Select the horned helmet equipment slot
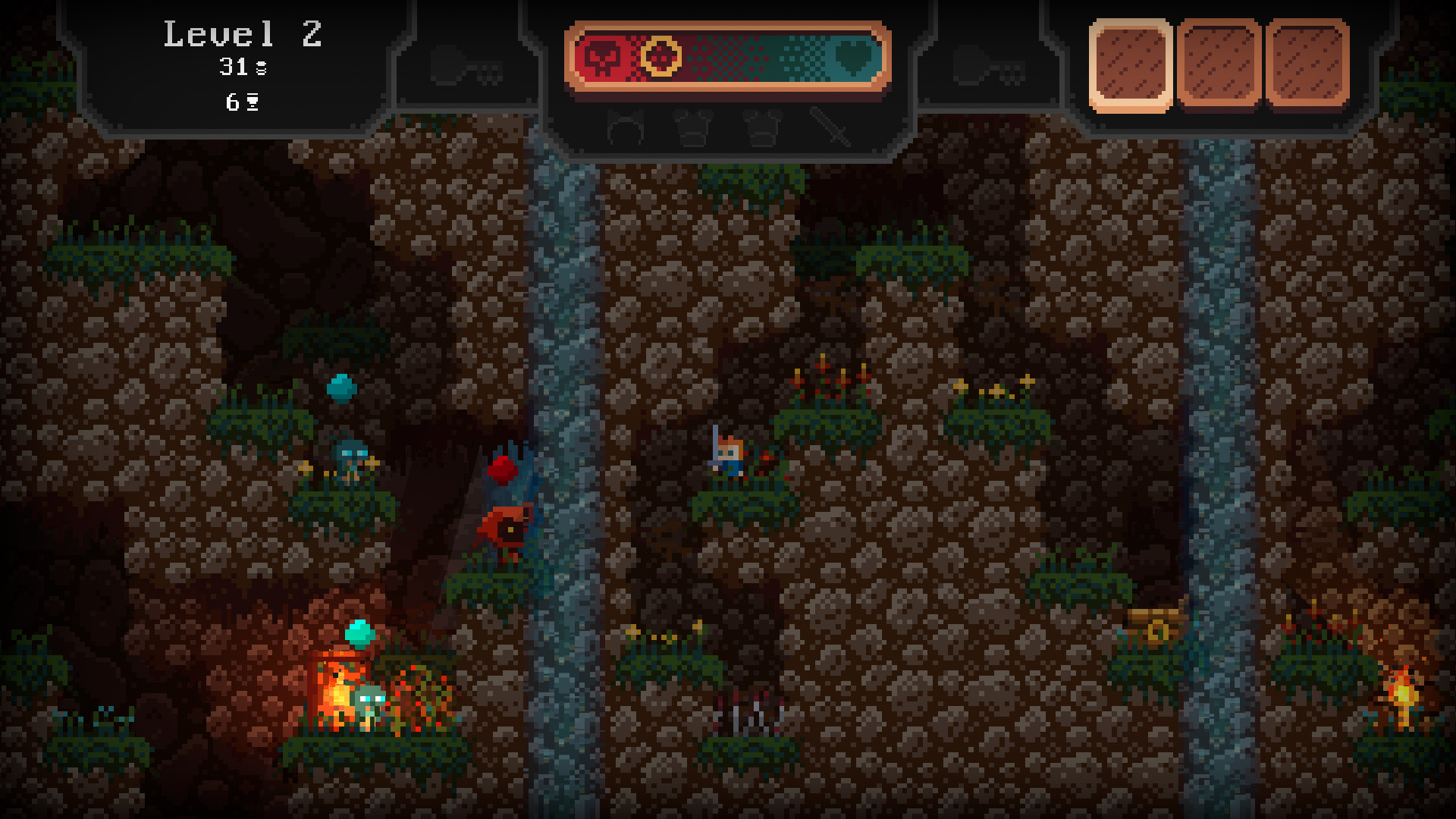 [626, 127]
